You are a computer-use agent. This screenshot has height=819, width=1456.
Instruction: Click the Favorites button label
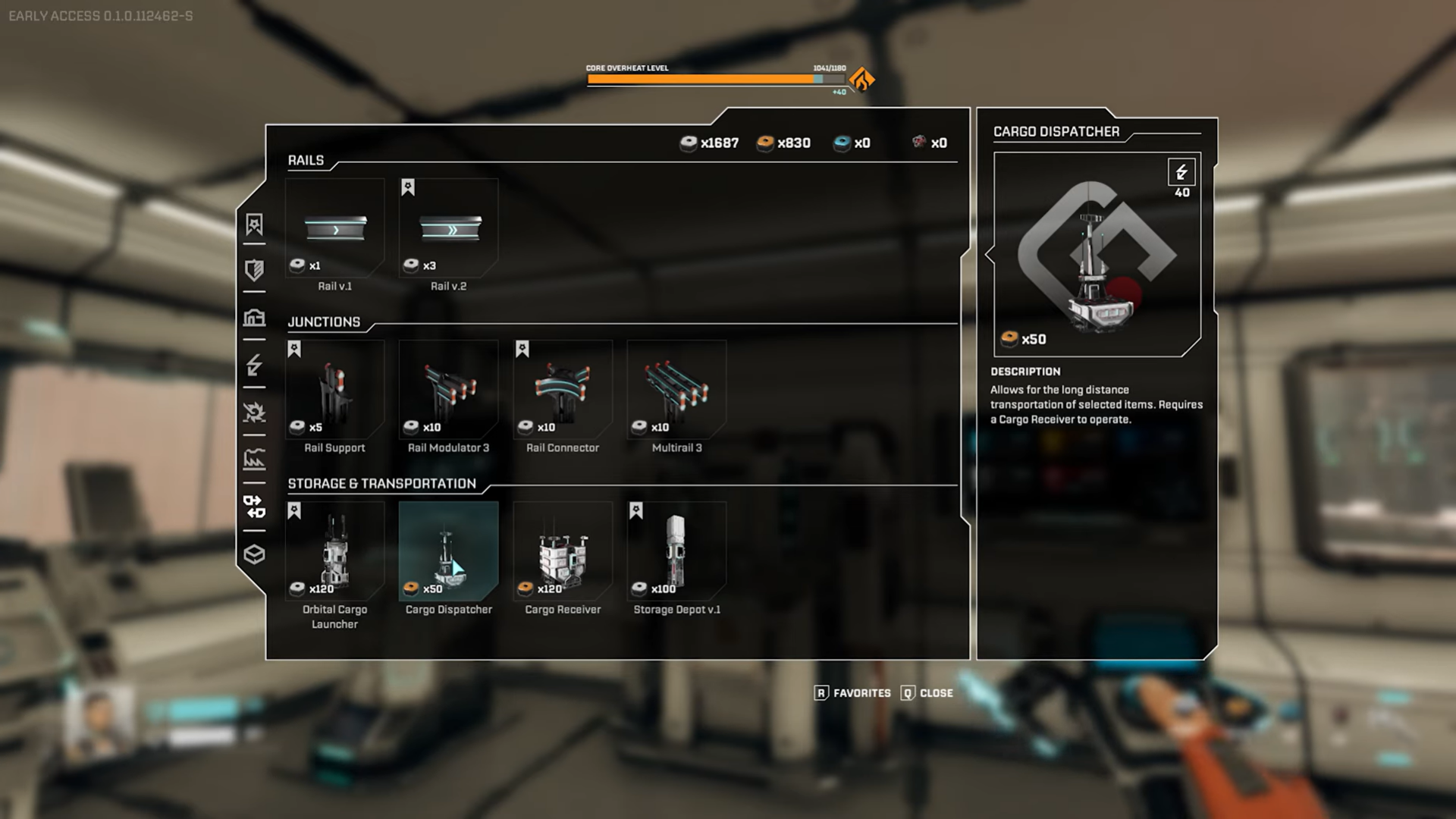click(x=861, y=693)
